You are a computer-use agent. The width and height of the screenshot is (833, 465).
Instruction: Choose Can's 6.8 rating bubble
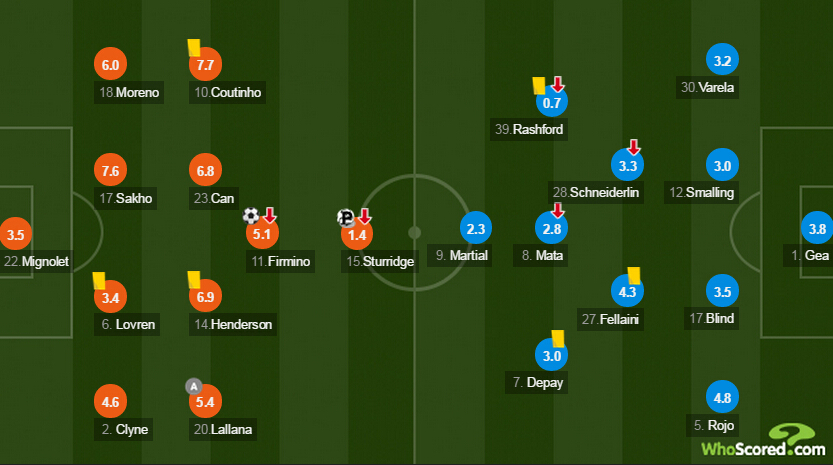coord(206,171)
